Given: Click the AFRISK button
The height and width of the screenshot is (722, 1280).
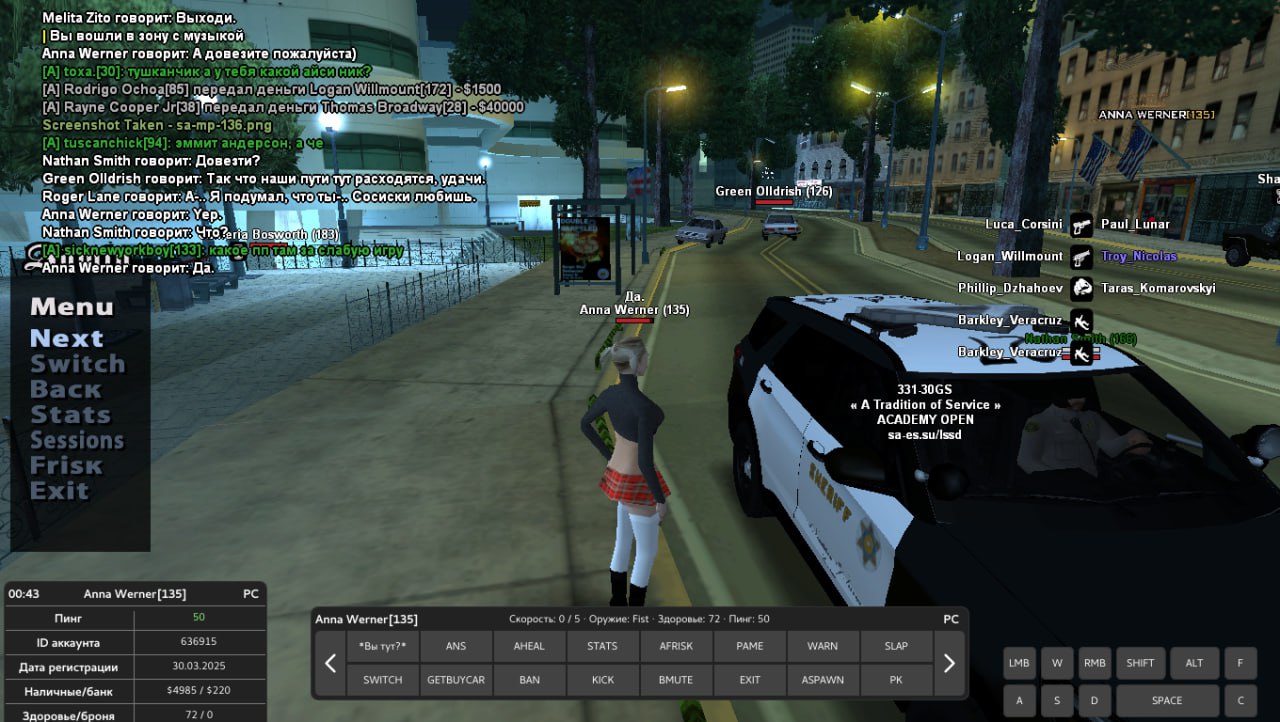Looking at the screenshot, I should pos(676,646).
